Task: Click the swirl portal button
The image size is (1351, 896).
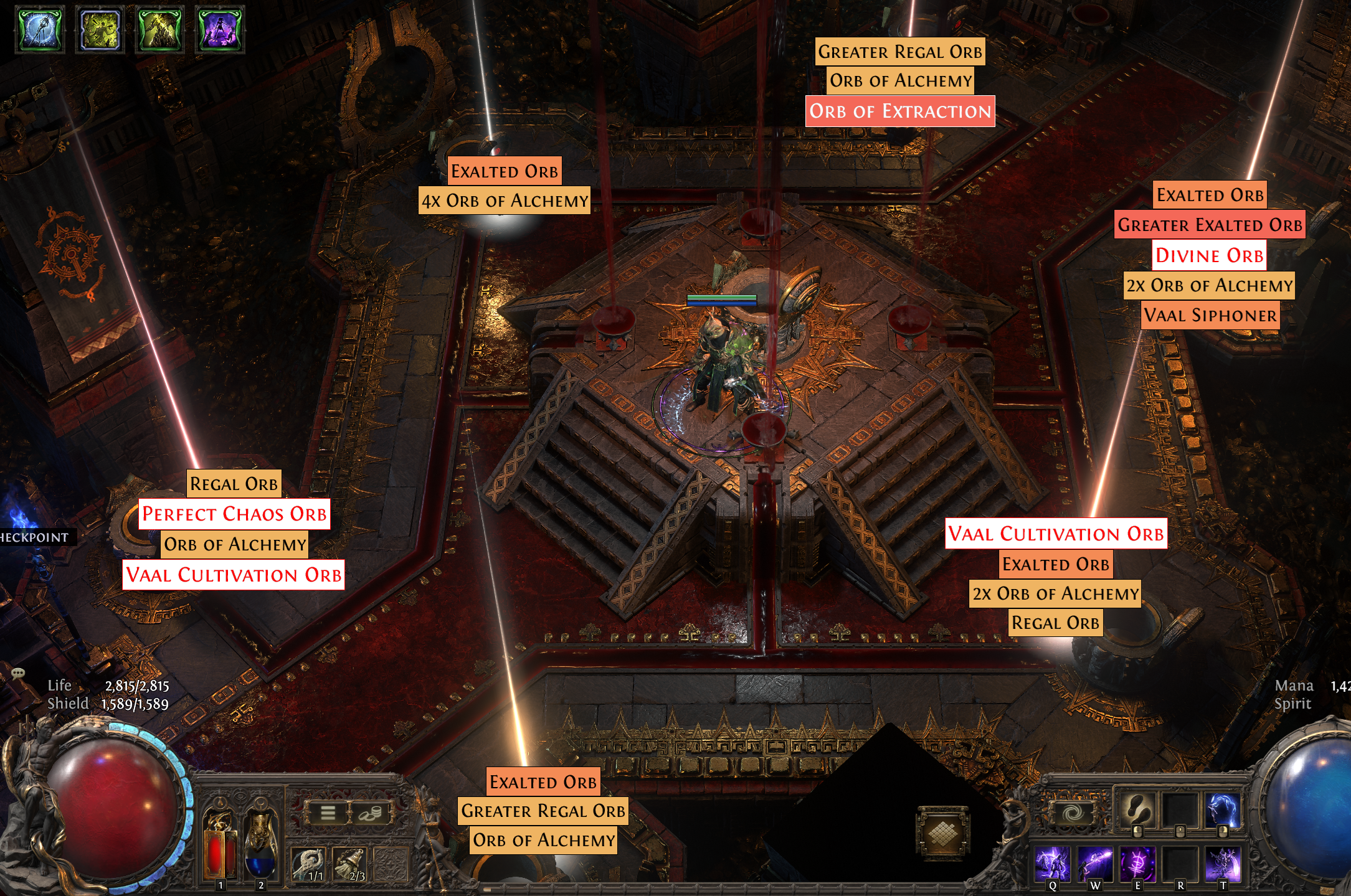Action: pyautogui.click(x=1073, y=813)
